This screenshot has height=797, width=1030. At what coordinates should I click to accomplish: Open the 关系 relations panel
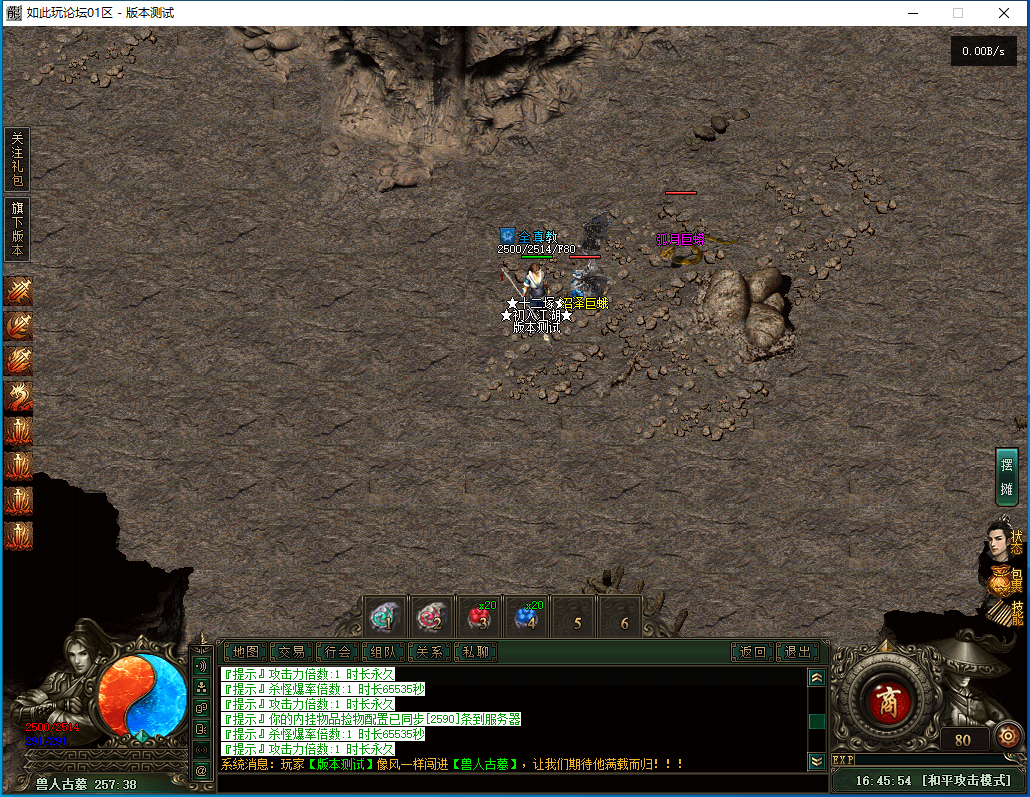430,652
